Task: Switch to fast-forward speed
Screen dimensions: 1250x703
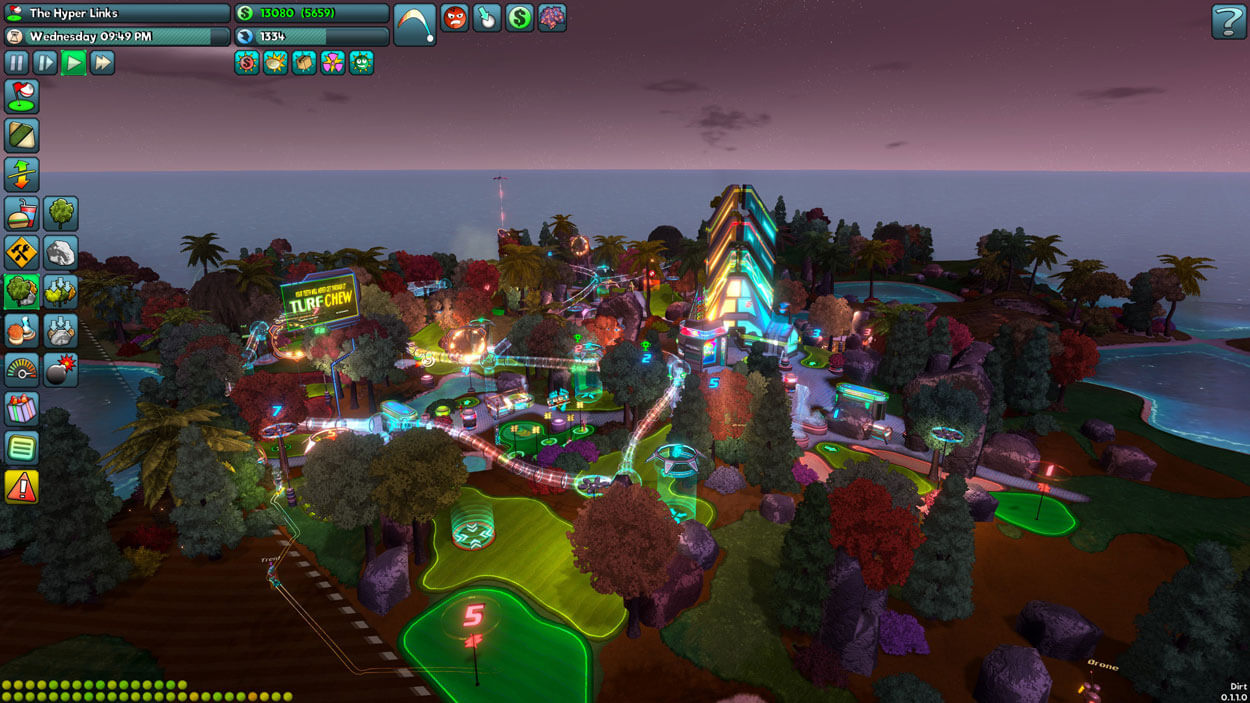Action: tap(102, 63)
